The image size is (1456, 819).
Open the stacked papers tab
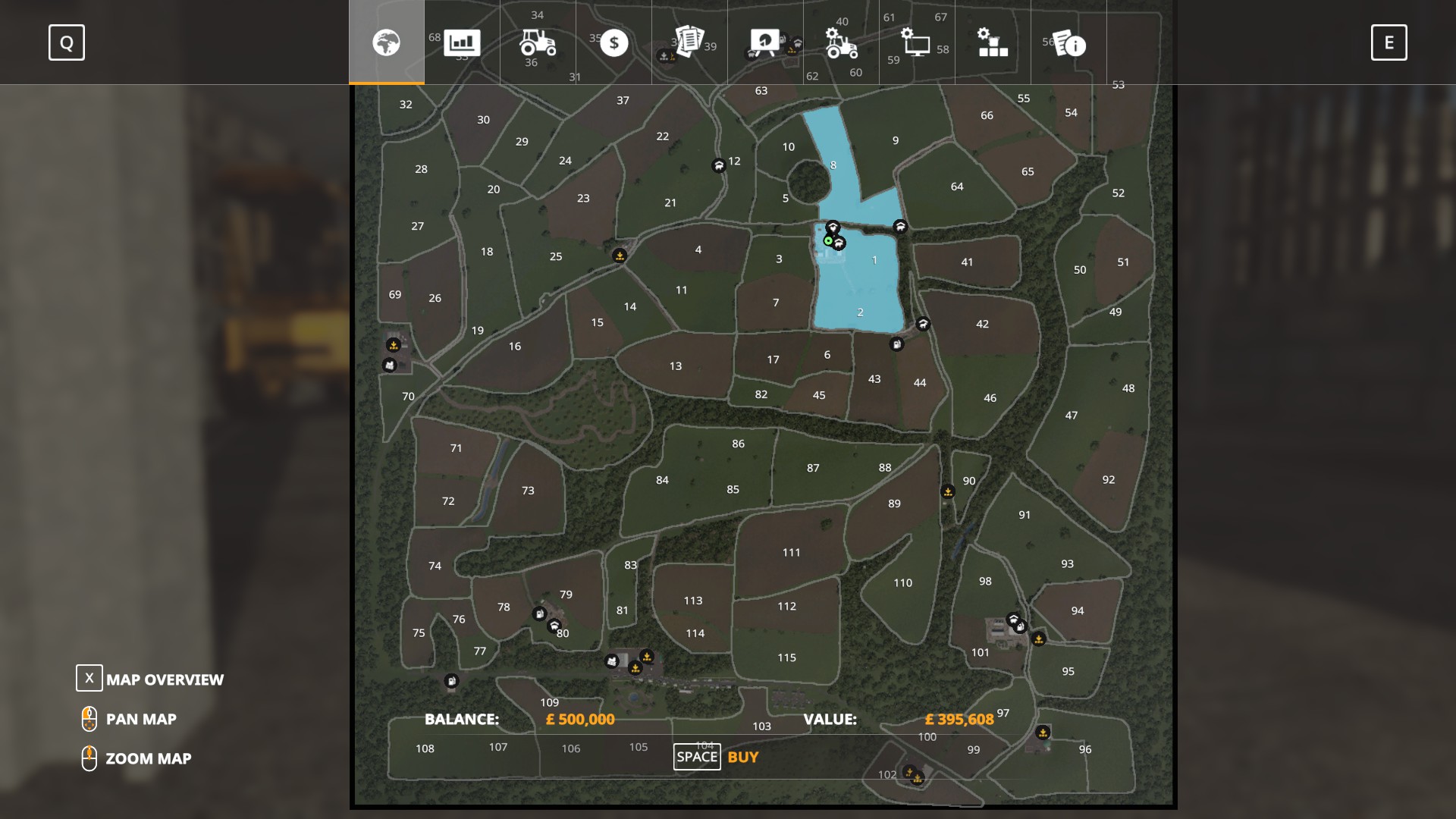coord(689,42)
